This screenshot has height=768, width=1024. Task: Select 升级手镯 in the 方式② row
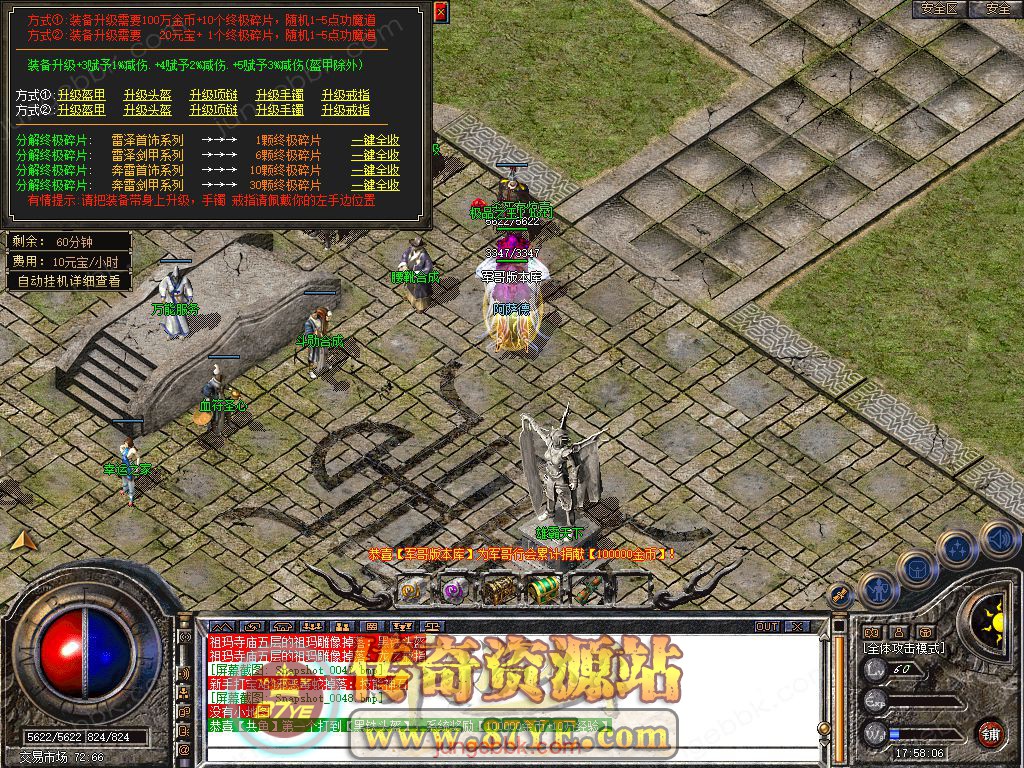(x=279, y=110)
